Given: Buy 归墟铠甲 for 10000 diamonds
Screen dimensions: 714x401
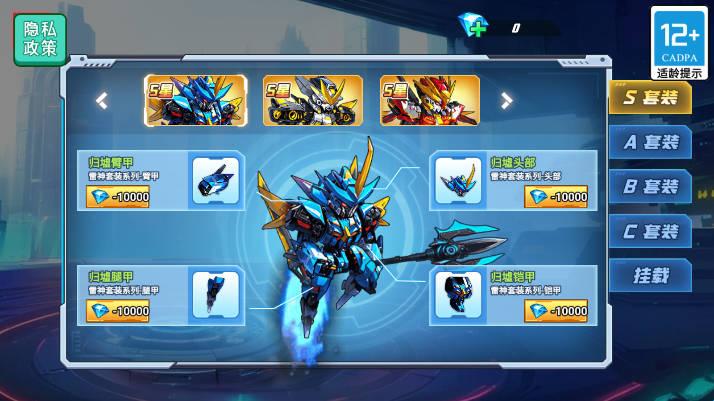Looking at the screenshot, I should pos(556,311).
